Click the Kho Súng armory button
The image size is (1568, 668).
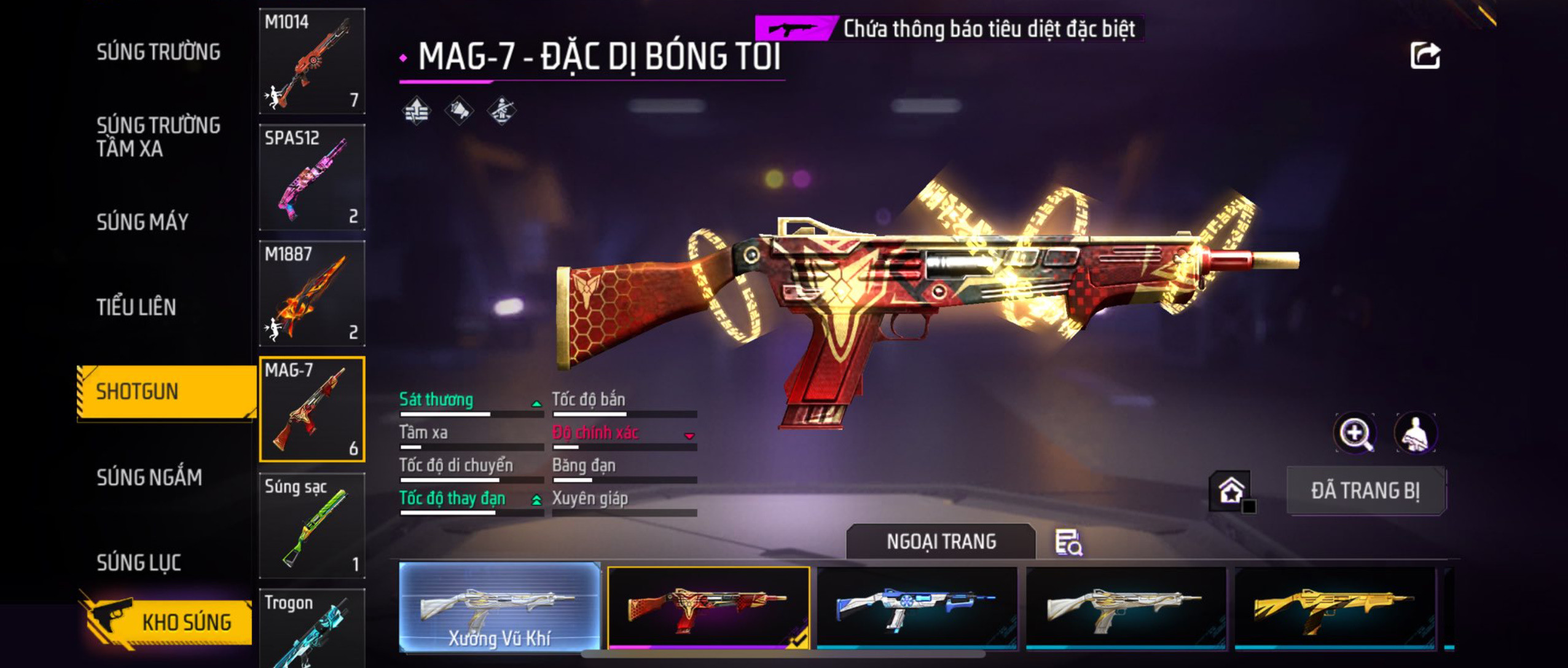[x=167, y=622]
